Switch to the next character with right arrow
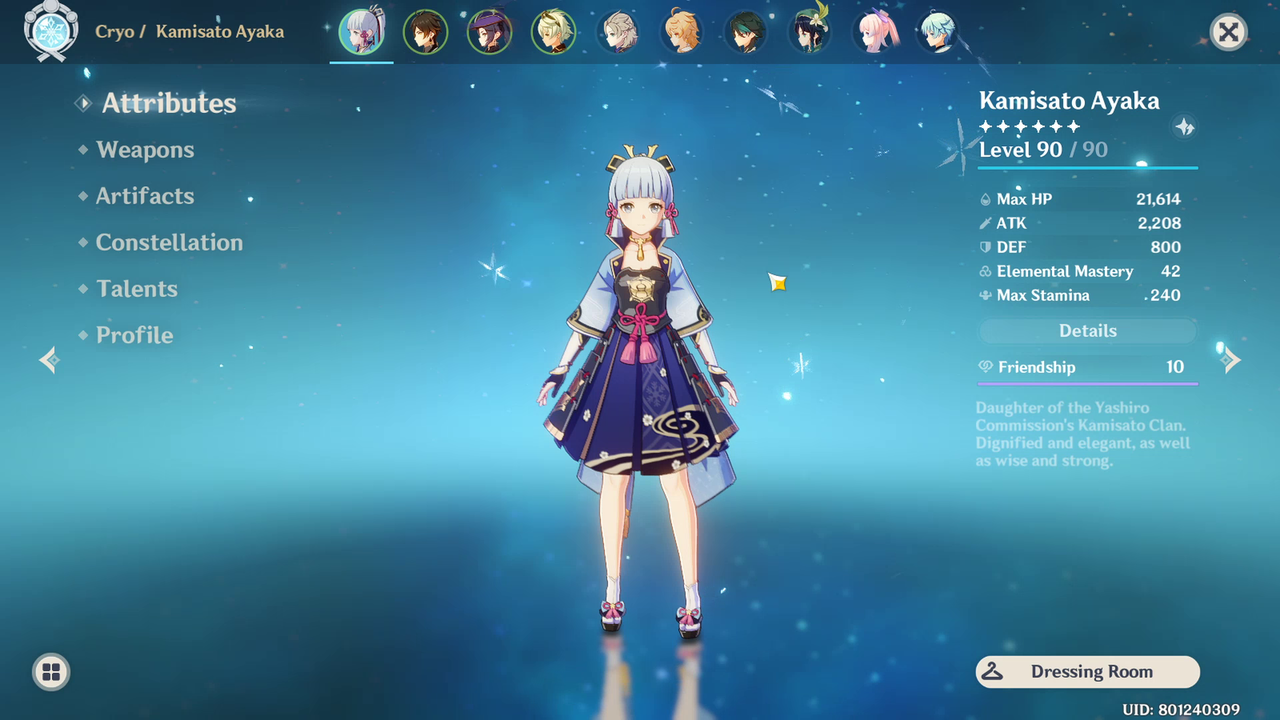The height and width of the screenshot is (720, 1280). [1231, 360]
